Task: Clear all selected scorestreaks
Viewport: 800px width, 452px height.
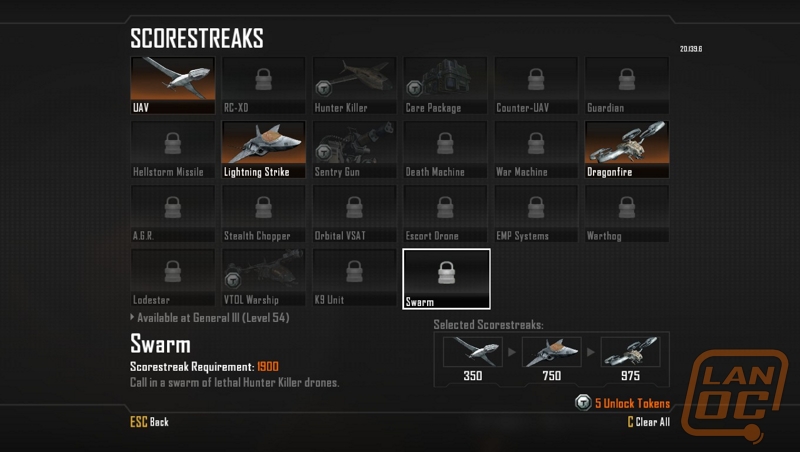Action: click(x=647, y=422)
